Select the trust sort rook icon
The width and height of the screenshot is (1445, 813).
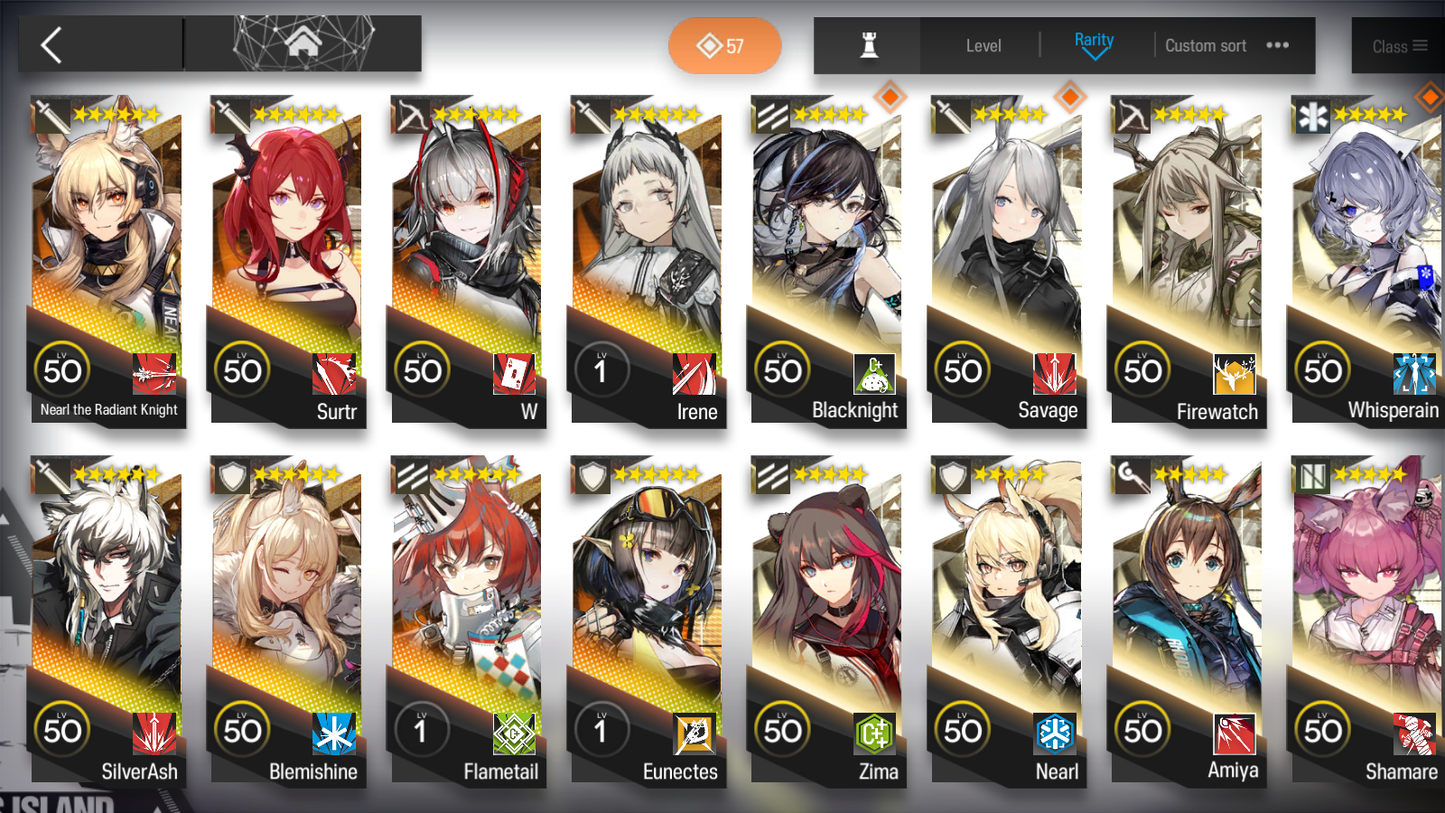[866, 45]
